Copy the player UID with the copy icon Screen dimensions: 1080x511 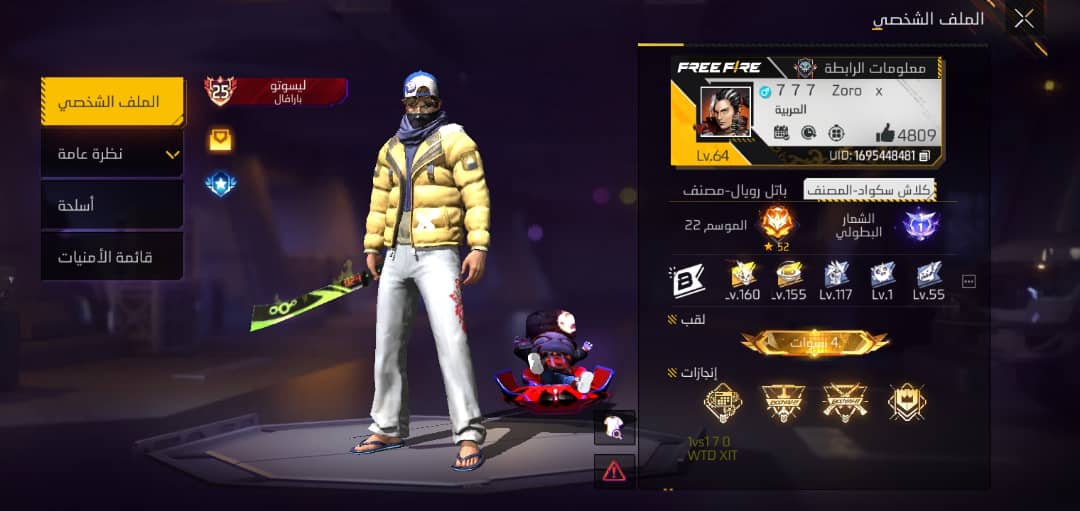coord(925,155)
